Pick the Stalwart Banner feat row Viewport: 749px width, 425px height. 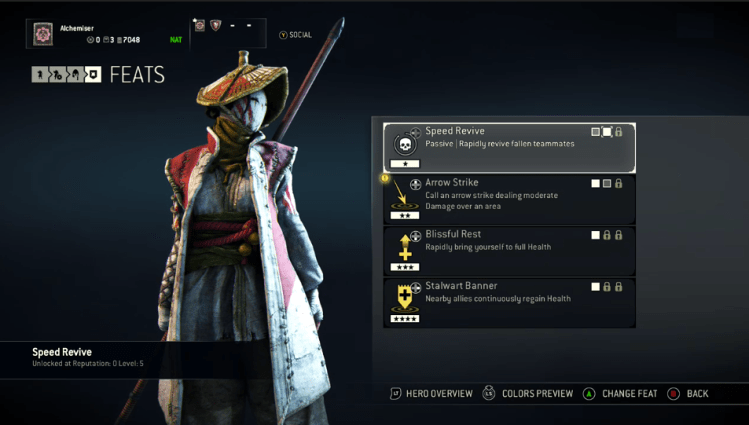click(x=509, y=301)
